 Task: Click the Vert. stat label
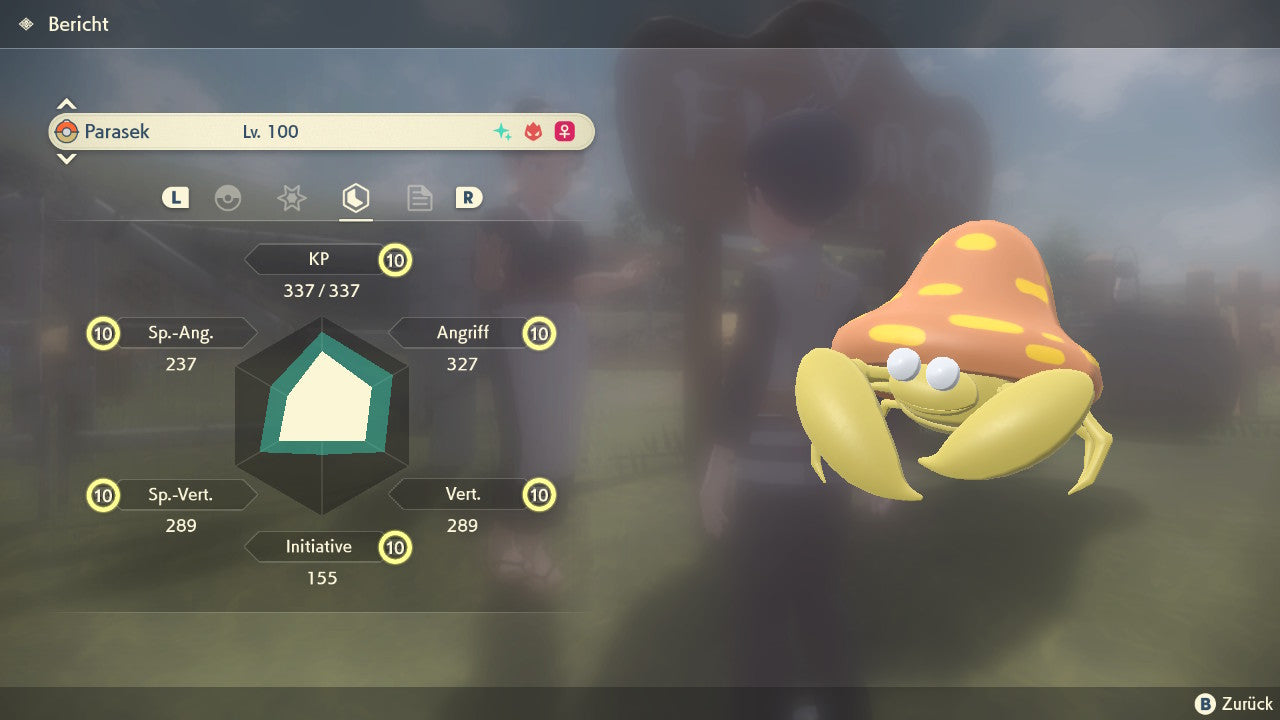pos(462,494)
